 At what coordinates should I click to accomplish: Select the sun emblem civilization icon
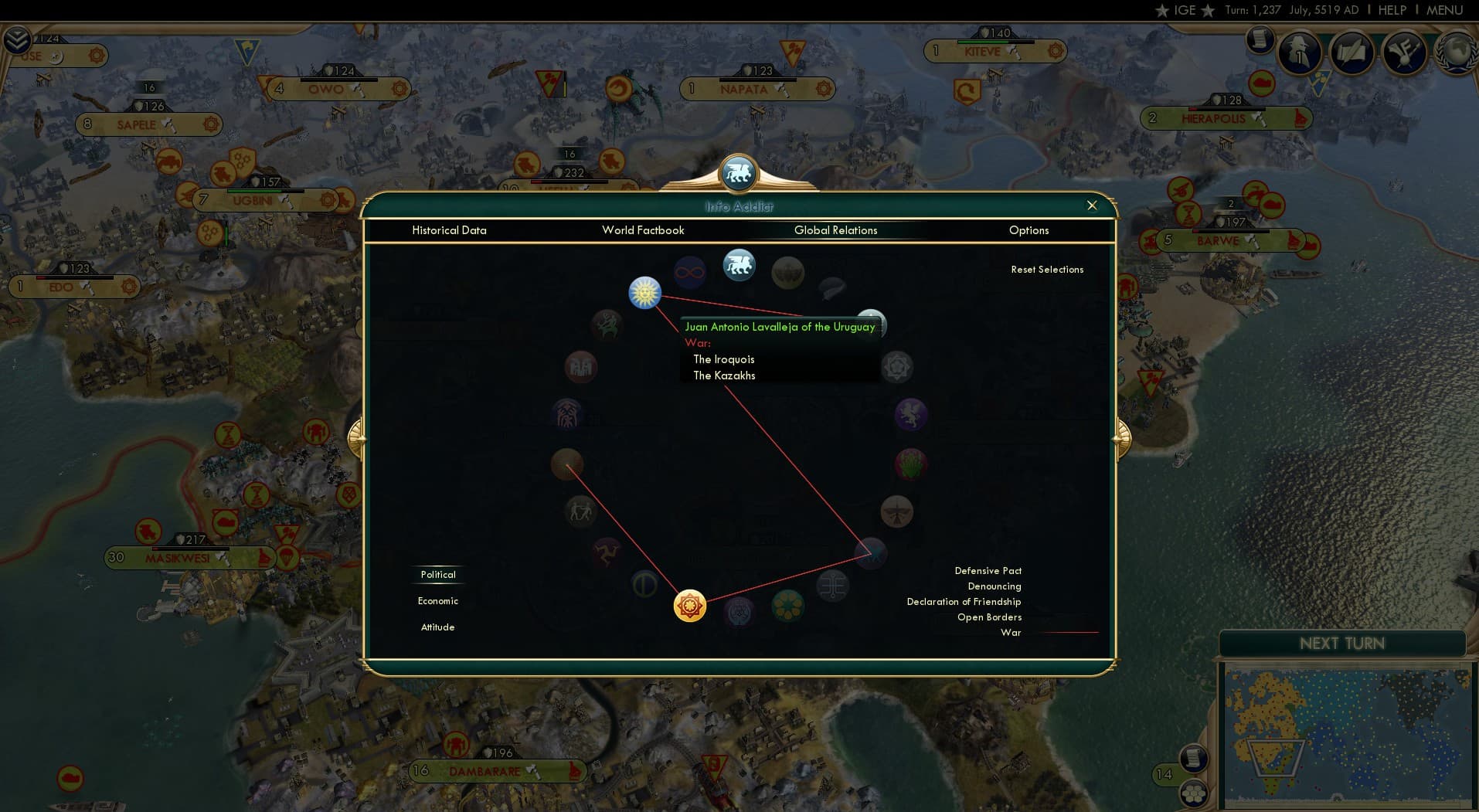point(645,293)
